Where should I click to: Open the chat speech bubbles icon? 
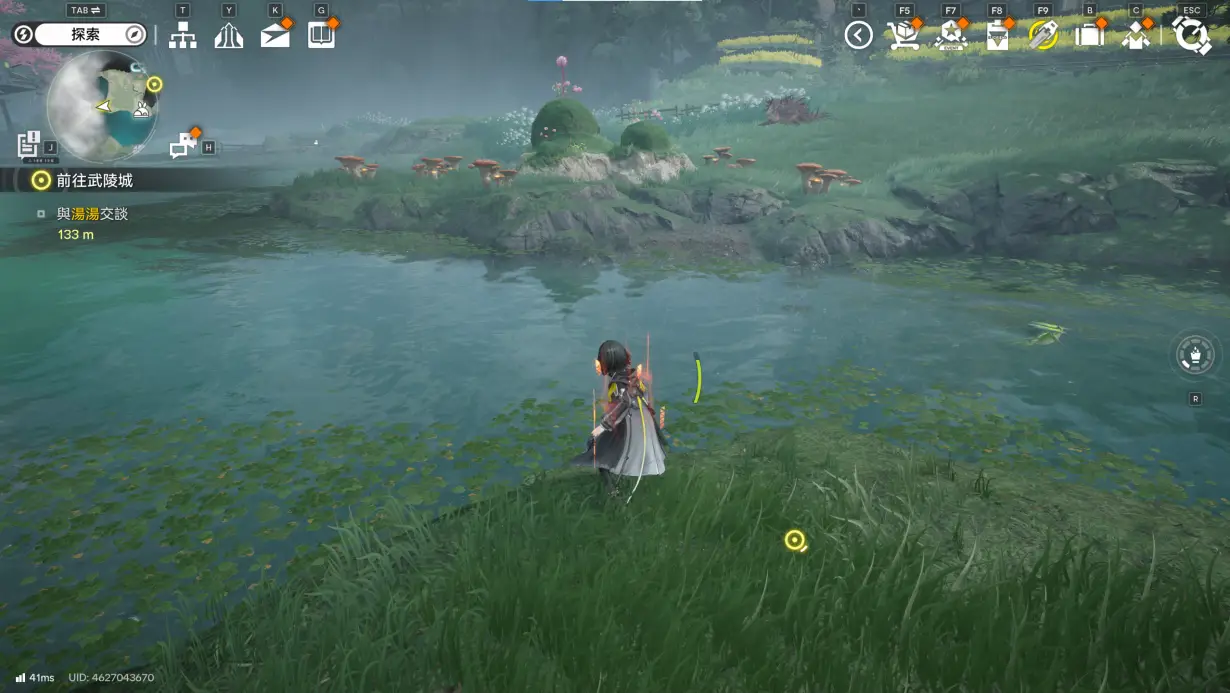click(183, 146)
